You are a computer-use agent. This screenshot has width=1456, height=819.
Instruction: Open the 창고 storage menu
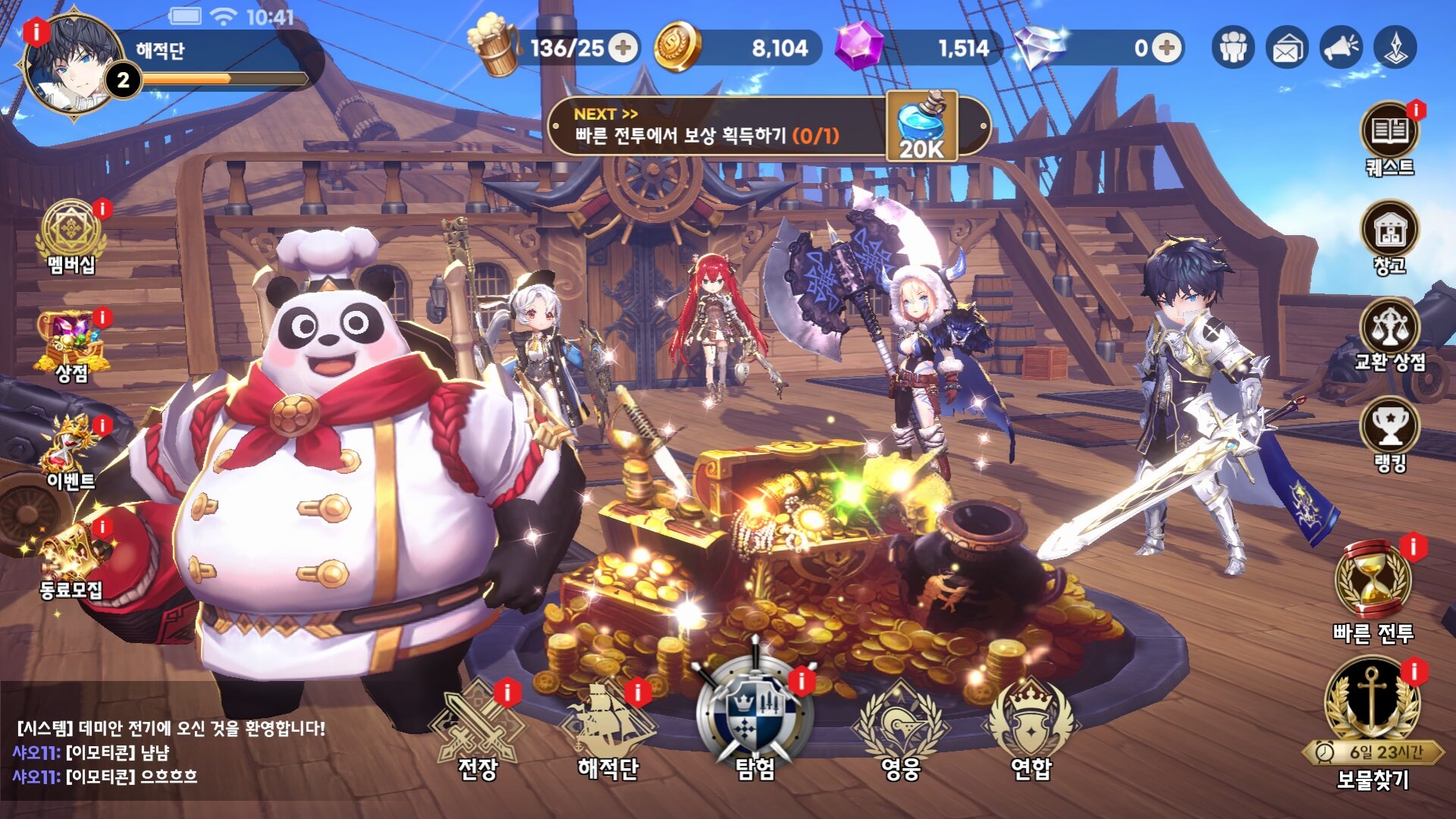point(1389,235)
